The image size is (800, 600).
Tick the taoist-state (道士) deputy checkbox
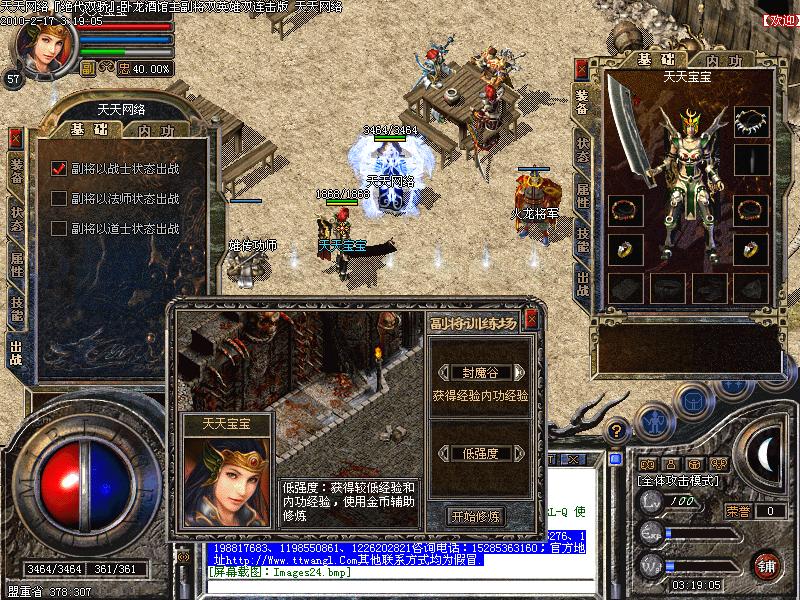[59, 229]
